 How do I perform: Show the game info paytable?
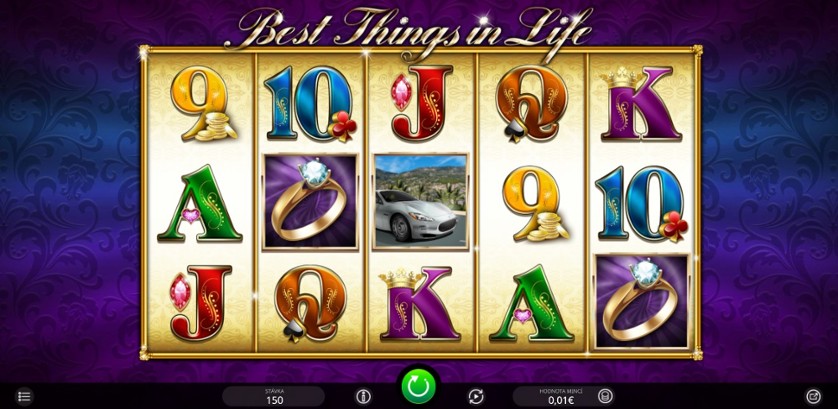pyautogui.click(x=363, y=397)
